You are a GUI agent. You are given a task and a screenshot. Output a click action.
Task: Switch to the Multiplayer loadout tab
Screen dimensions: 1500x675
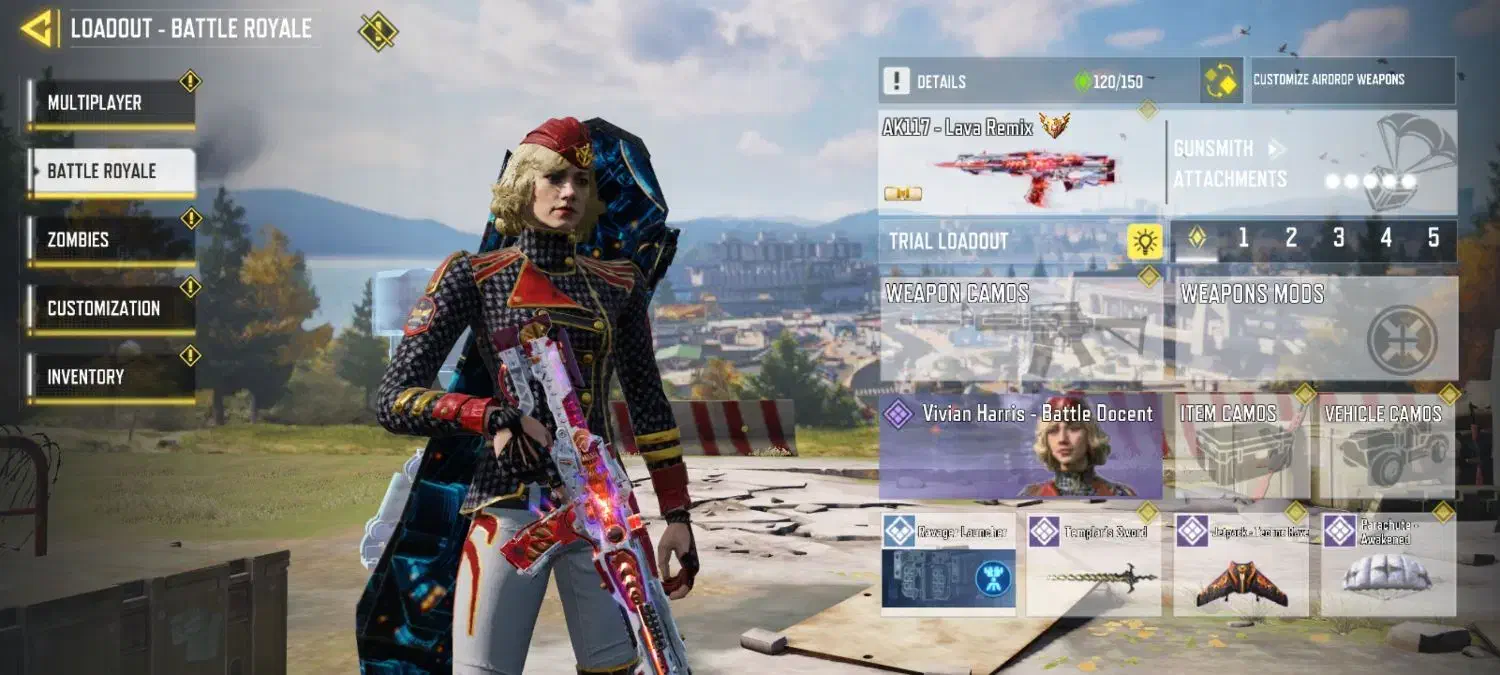click(x=111, y=103)
